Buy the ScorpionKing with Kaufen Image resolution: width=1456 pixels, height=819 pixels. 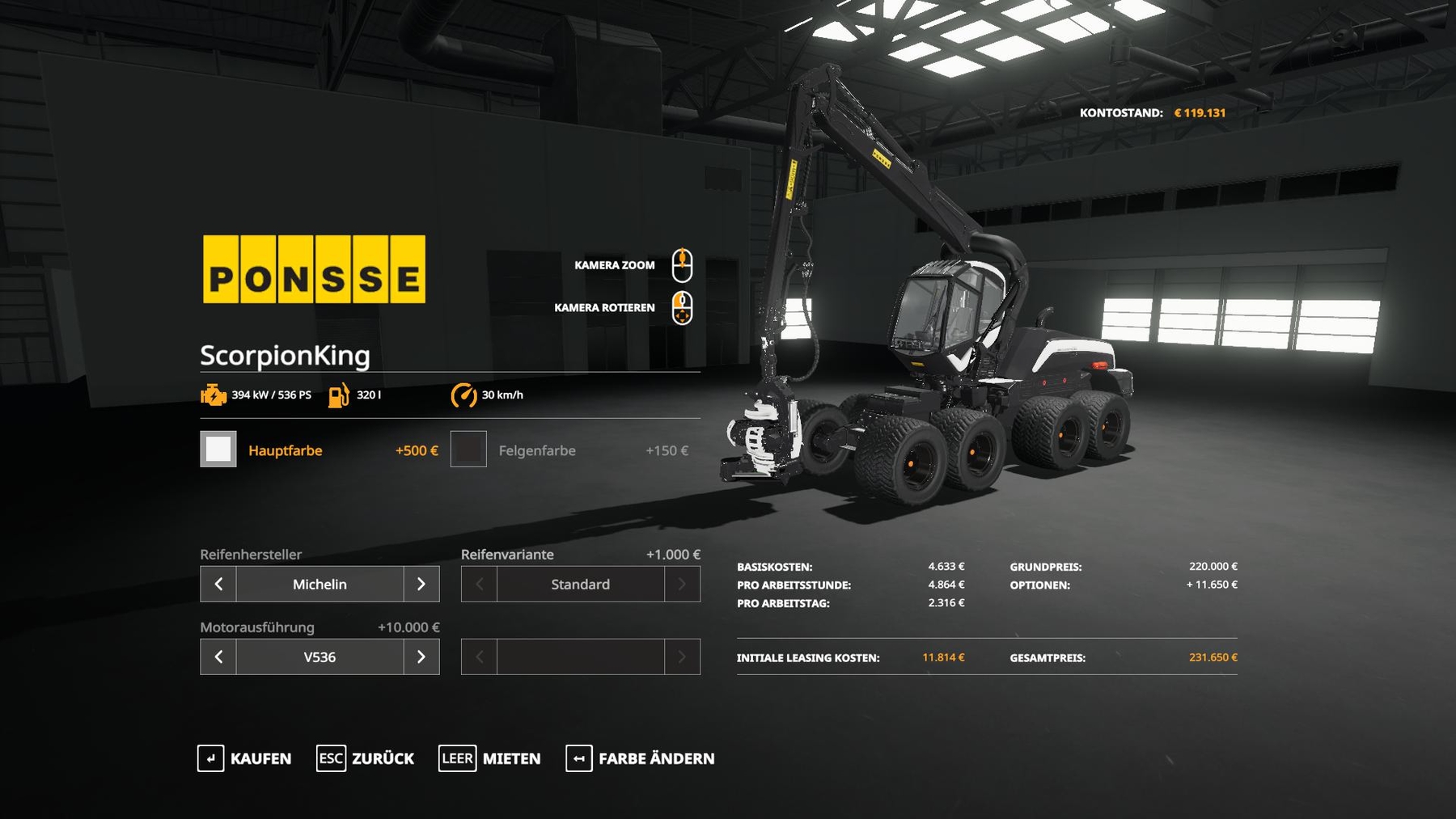[244, 758]
